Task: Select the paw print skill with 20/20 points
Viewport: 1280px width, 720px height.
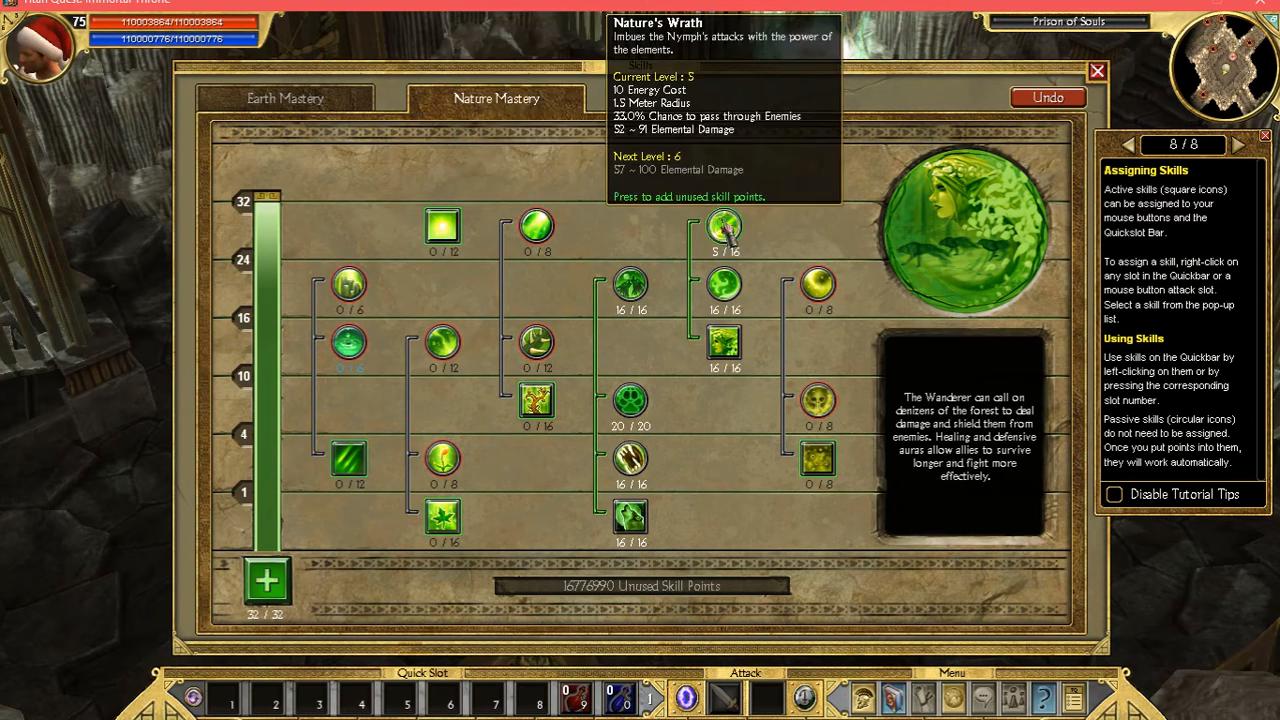Action: click(x=630, y=400)
